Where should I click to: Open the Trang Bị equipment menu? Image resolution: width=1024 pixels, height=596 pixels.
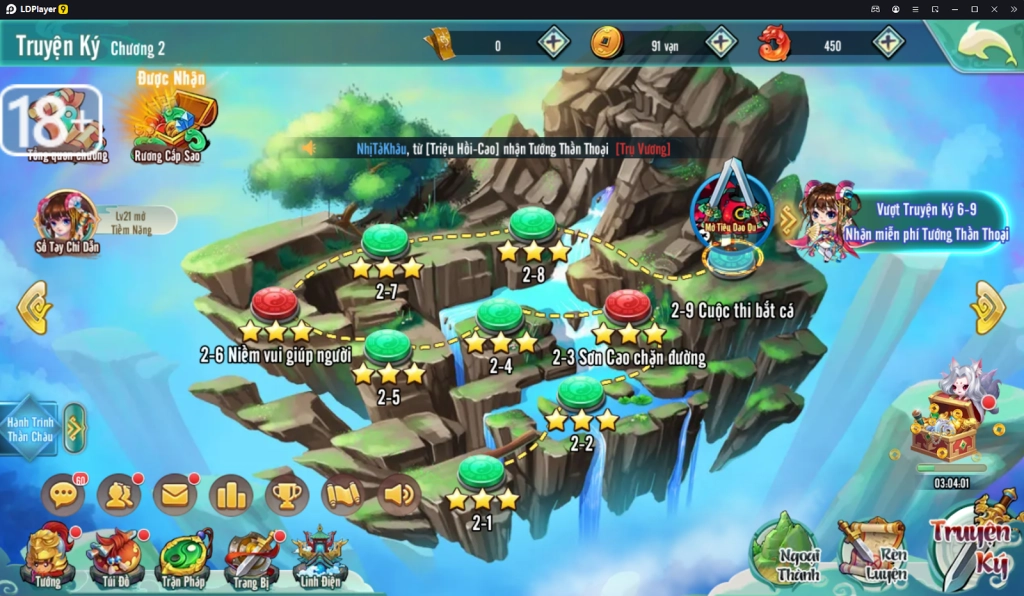[x=251, y=557]
